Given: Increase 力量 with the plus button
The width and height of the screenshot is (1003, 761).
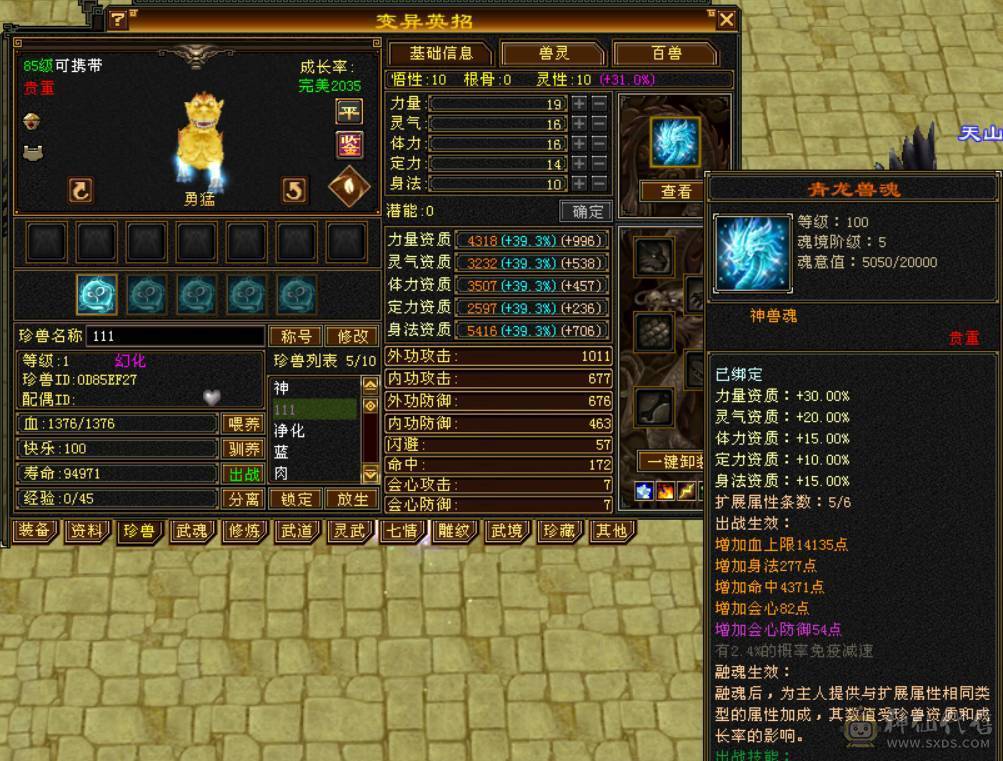Looking at the screenshot, I should (579, 104).
